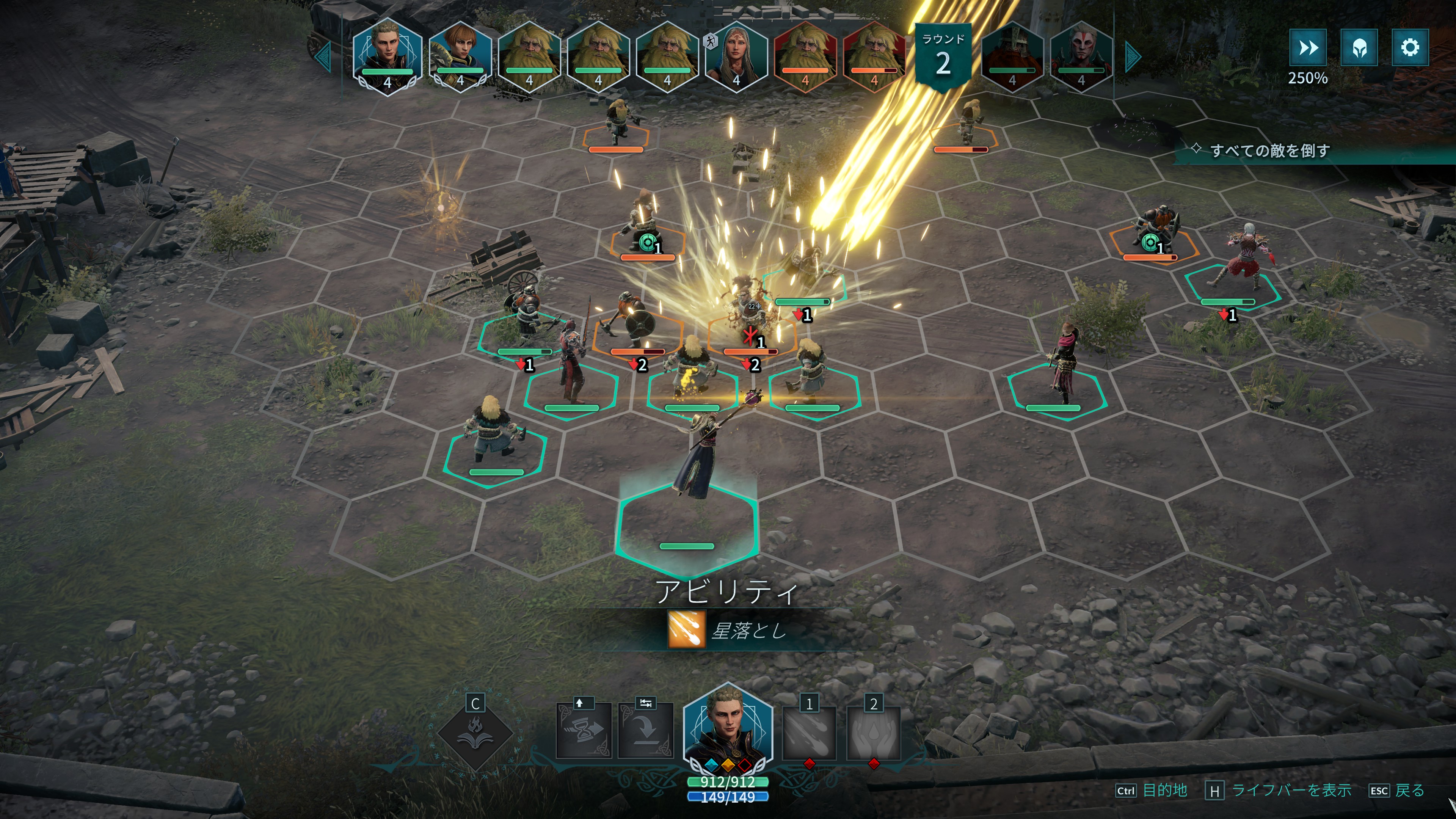Screen dimensions: 1456x819
Task: Select the blonde mage portrait in turn order
Action: (387, 55)
